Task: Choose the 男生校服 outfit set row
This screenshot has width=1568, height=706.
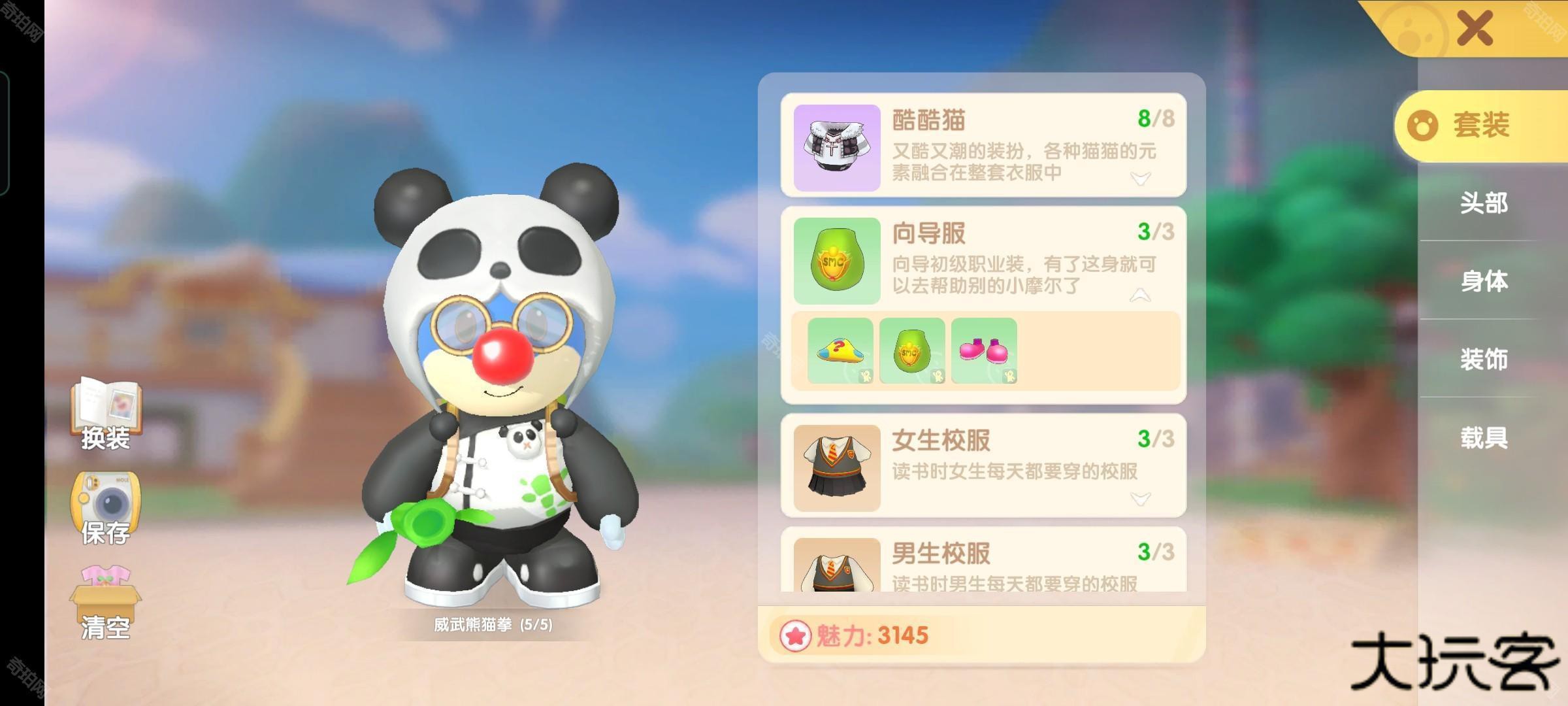Action: tap(1006, 562)
